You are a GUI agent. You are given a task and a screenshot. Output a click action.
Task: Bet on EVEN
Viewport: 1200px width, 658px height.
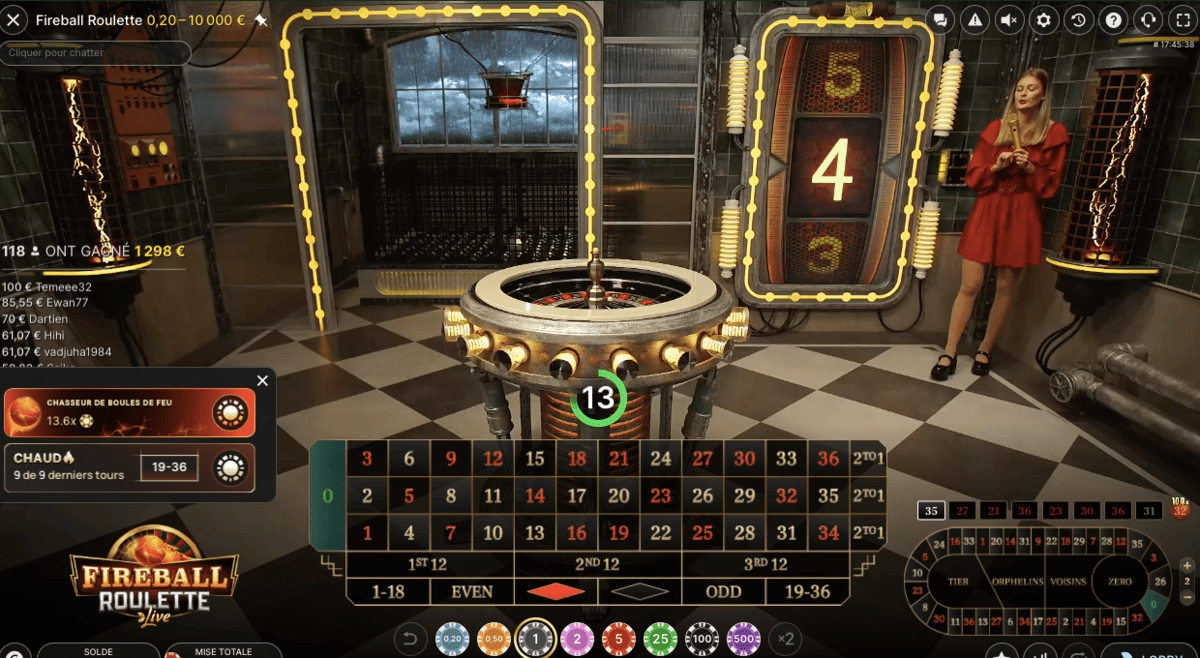pyautogui.click(x=472, y=591)
